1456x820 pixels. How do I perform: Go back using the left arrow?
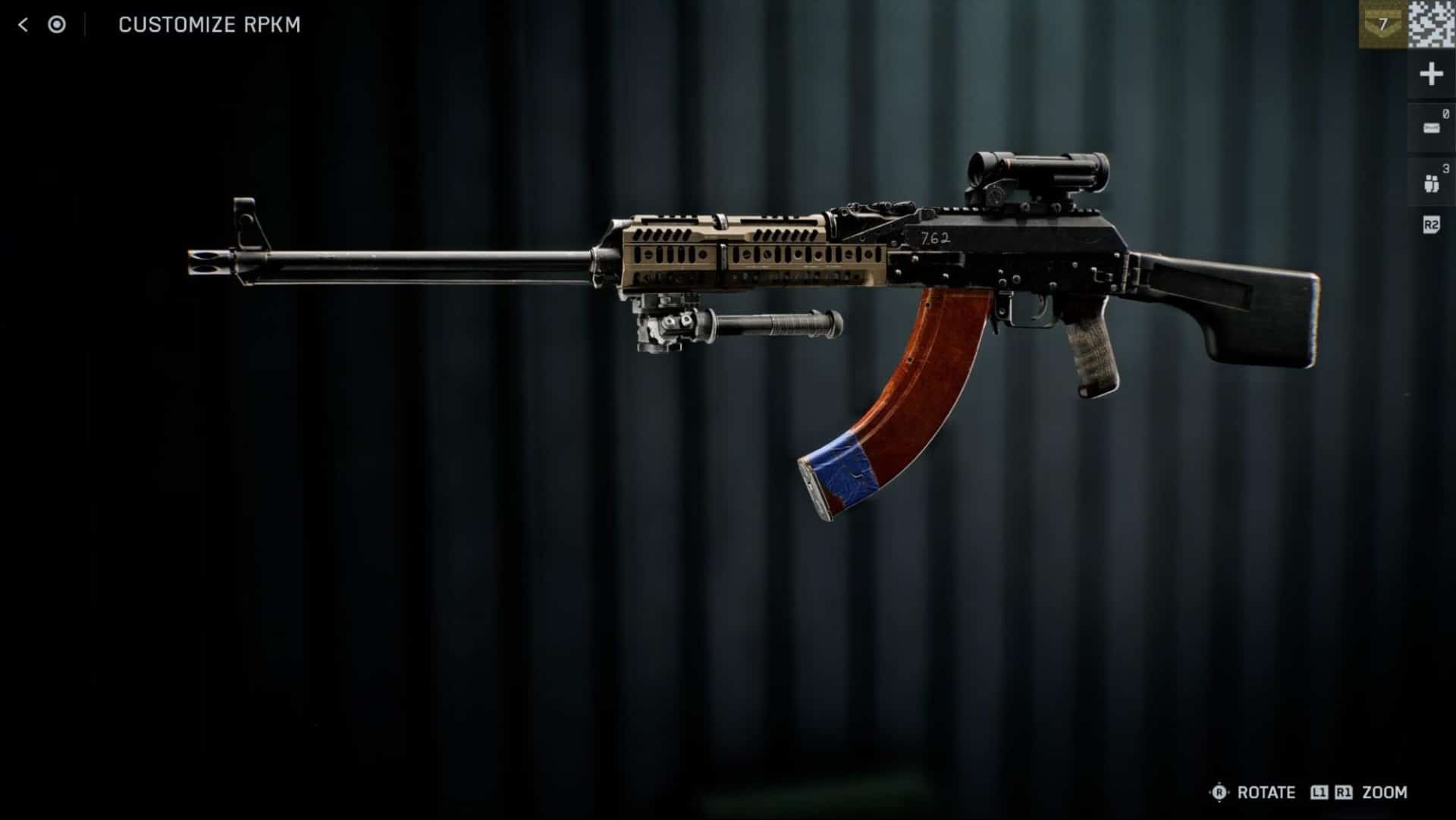[x=23, y=25]
